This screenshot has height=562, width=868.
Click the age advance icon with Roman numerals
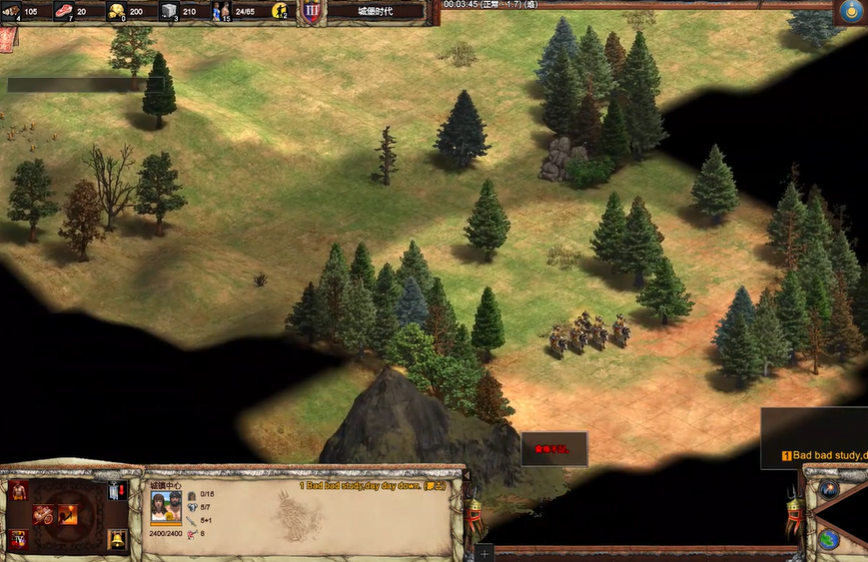pos(19,540)
